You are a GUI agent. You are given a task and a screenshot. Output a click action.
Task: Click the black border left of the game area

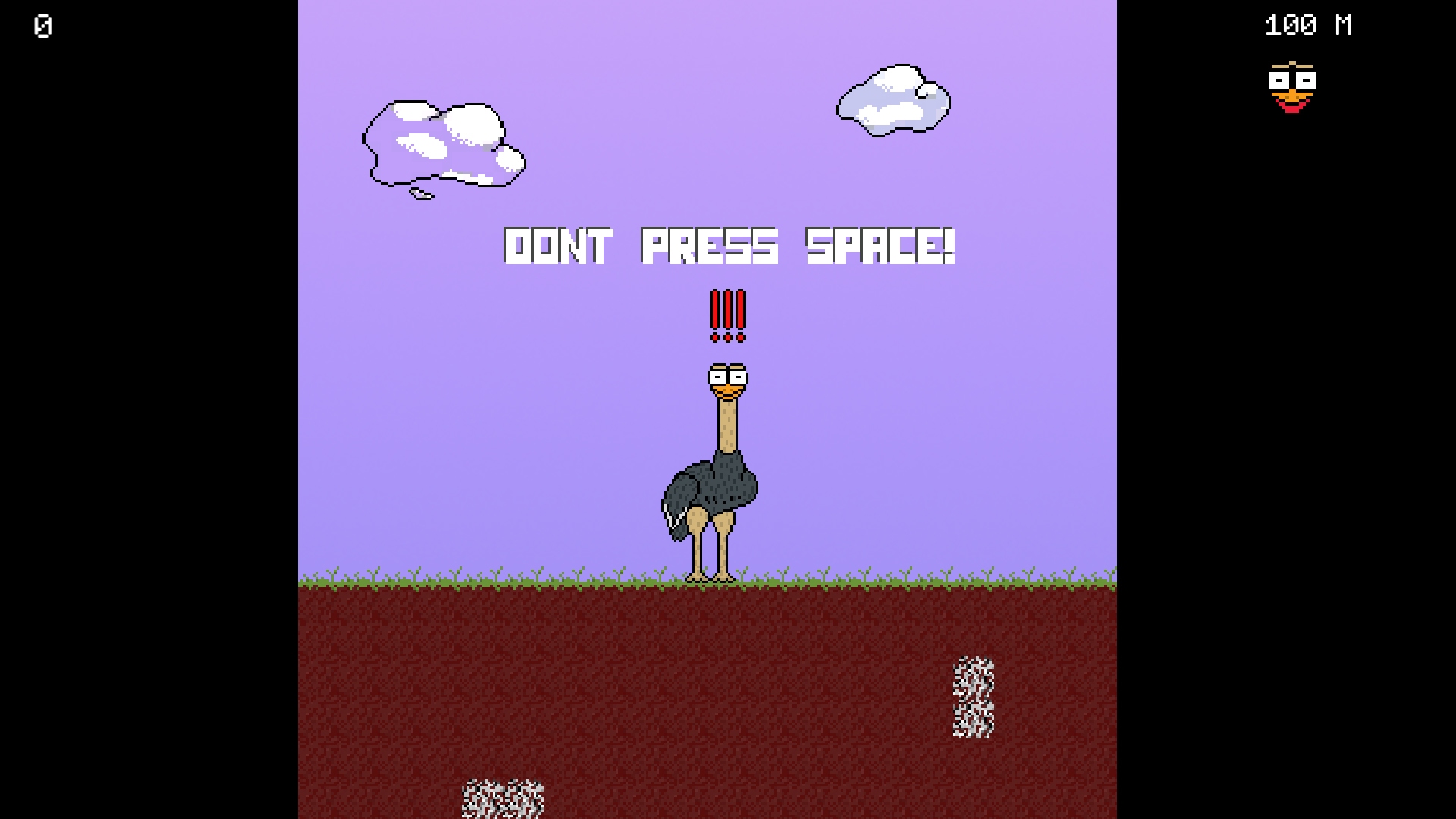tap(152, 409)
